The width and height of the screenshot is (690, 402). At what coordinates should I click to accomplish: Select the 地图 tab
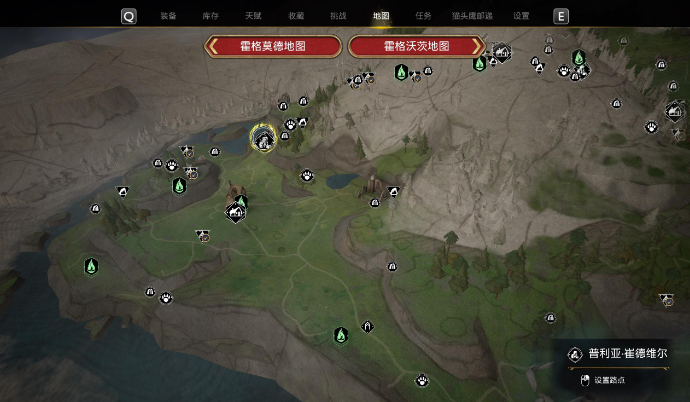(x=380, y=16)
